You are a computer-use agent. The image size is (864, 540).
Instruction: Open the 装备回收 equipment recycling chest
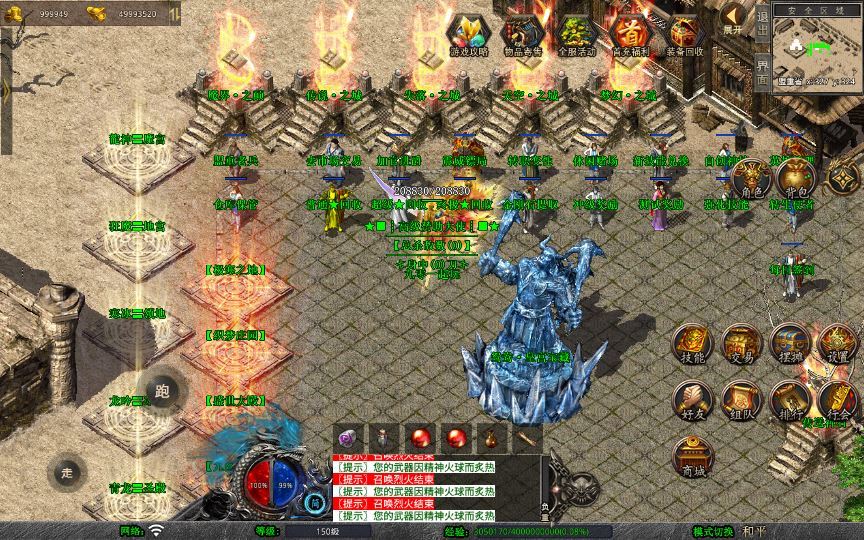(x=684, y=34)
